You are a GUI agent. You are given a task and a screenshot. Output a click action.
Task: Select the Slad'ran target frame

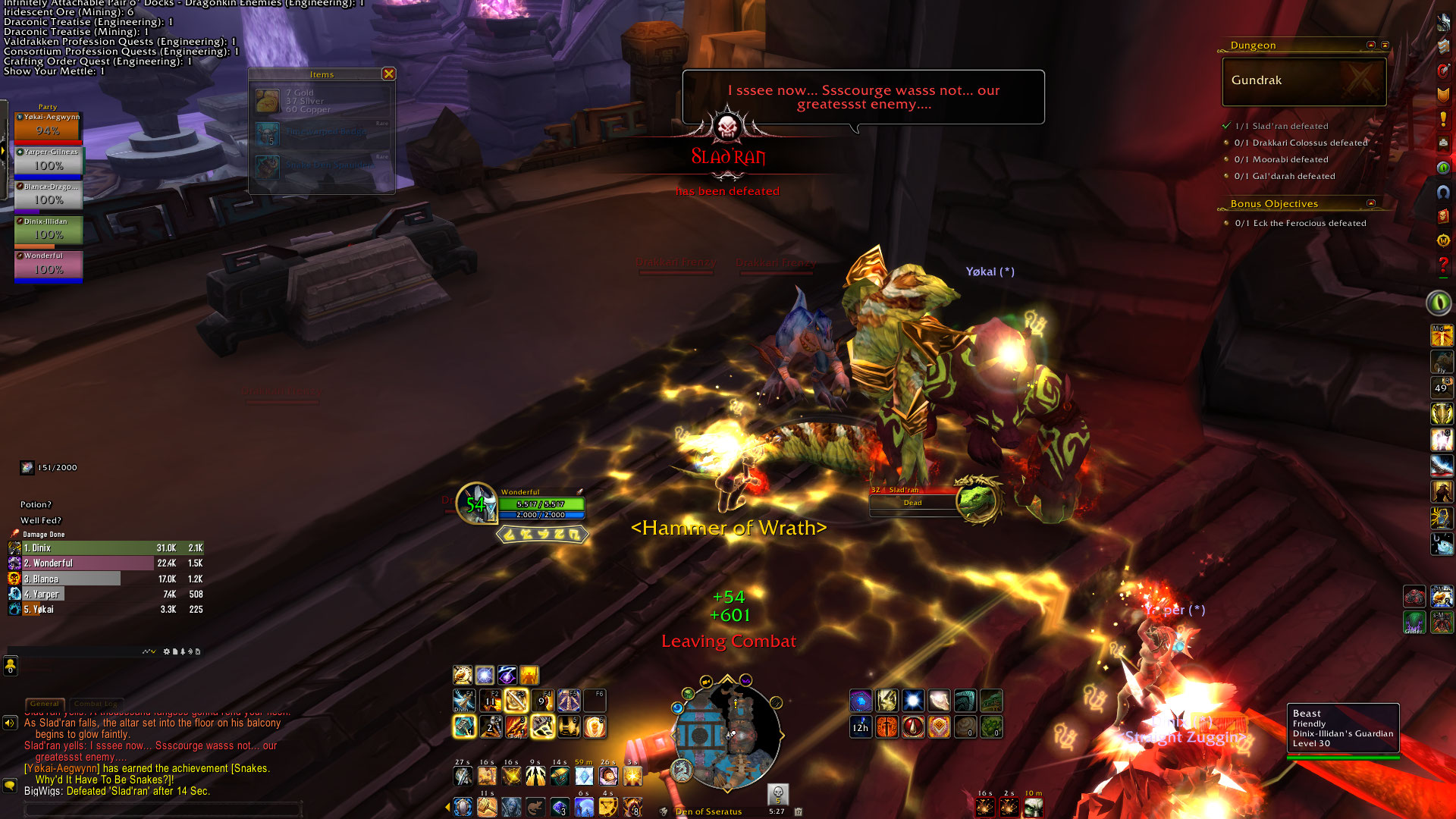tap(913, 502)
